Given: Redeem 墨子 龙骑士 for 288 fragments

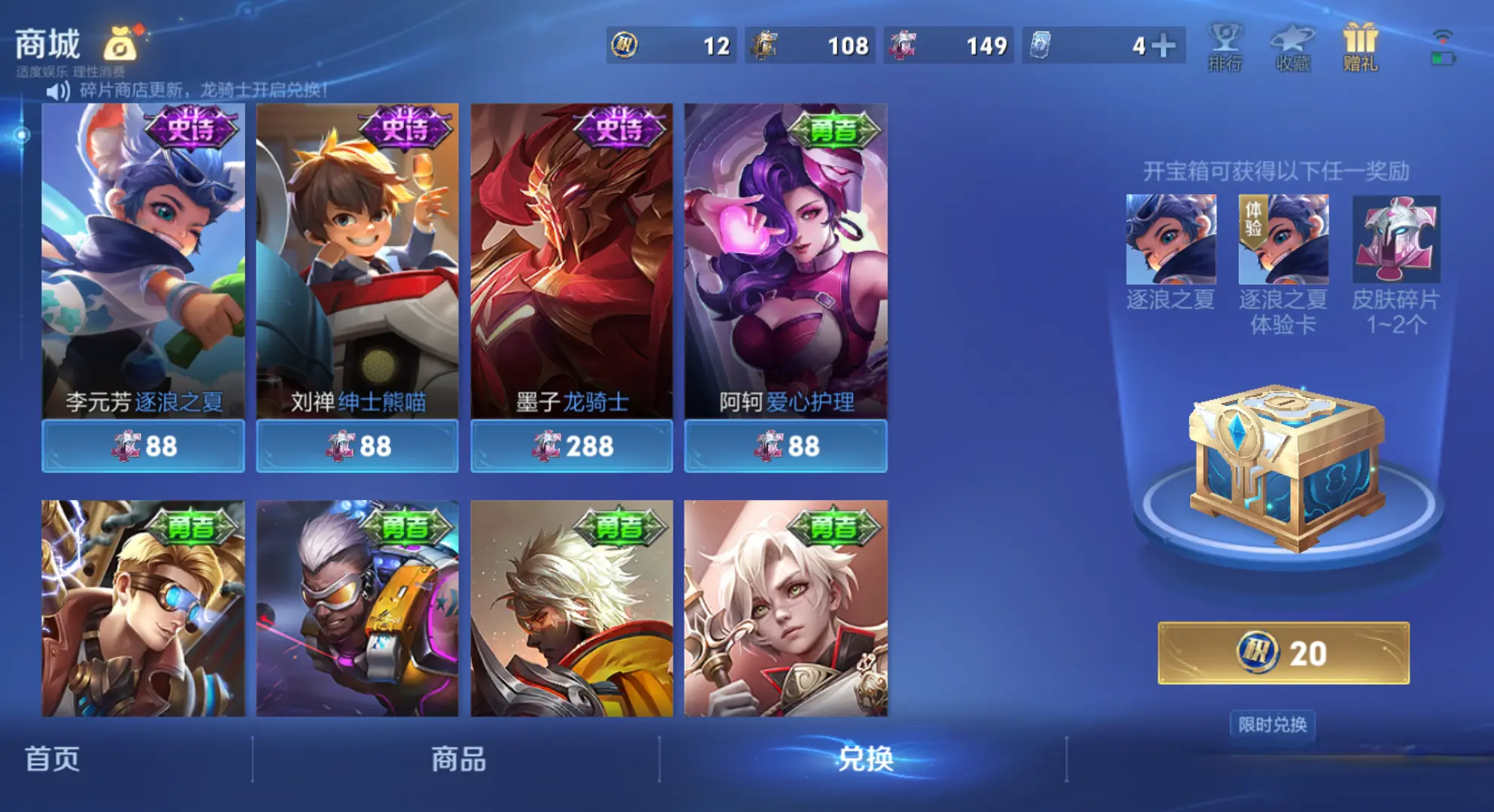Looking at the screenshot, I should point(572,447).
